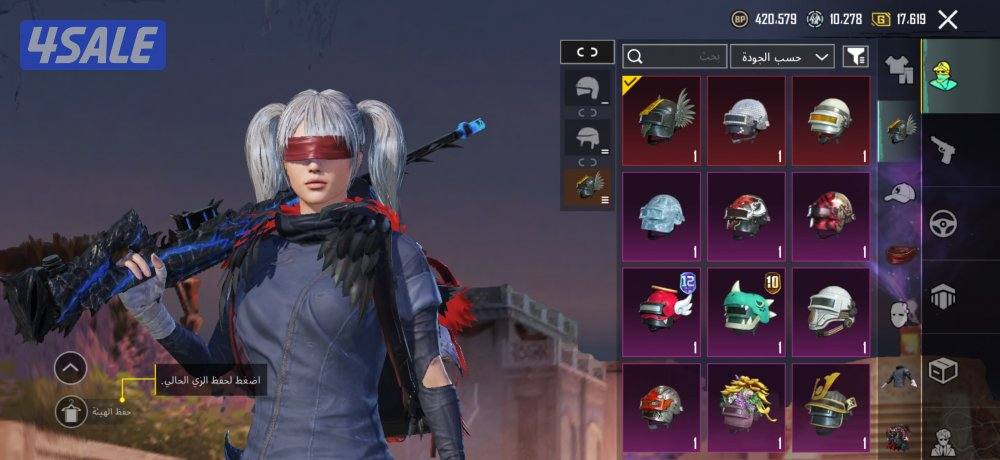
Task: Open the pistol weapon skins tab
Action: click(943, 150)
